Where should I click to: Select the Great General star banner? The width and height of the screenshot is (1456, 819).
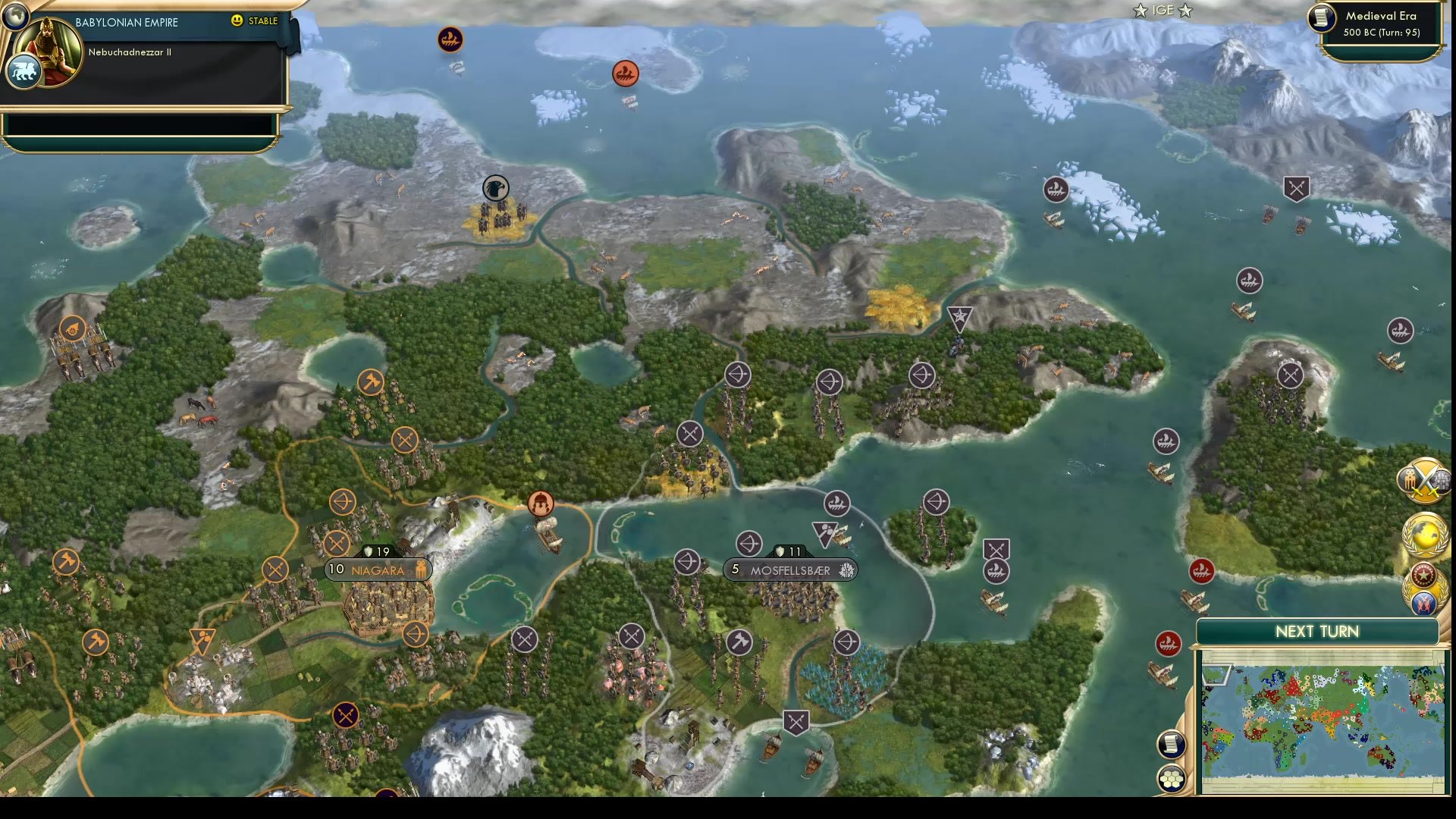pyautogui.click(x=959, y=314)
